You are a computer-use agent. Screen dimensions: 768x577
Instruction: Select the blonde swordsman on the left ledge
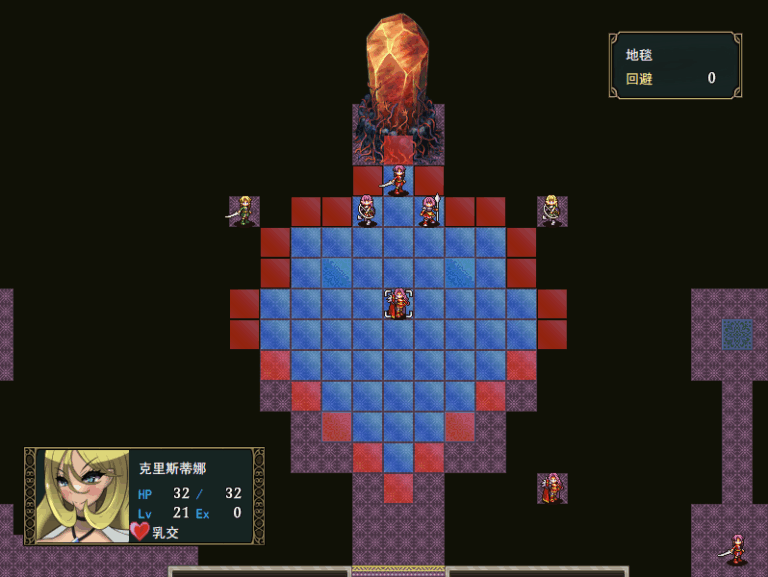point(243,211)
